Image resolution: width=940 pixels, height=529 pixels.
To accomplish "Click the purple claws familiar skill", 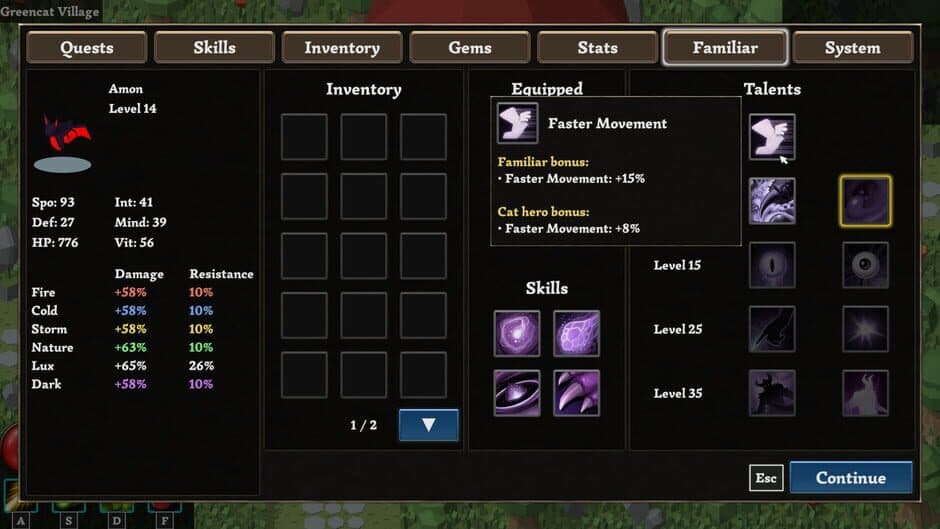I will pyautogui.click(x=577, y=393).
